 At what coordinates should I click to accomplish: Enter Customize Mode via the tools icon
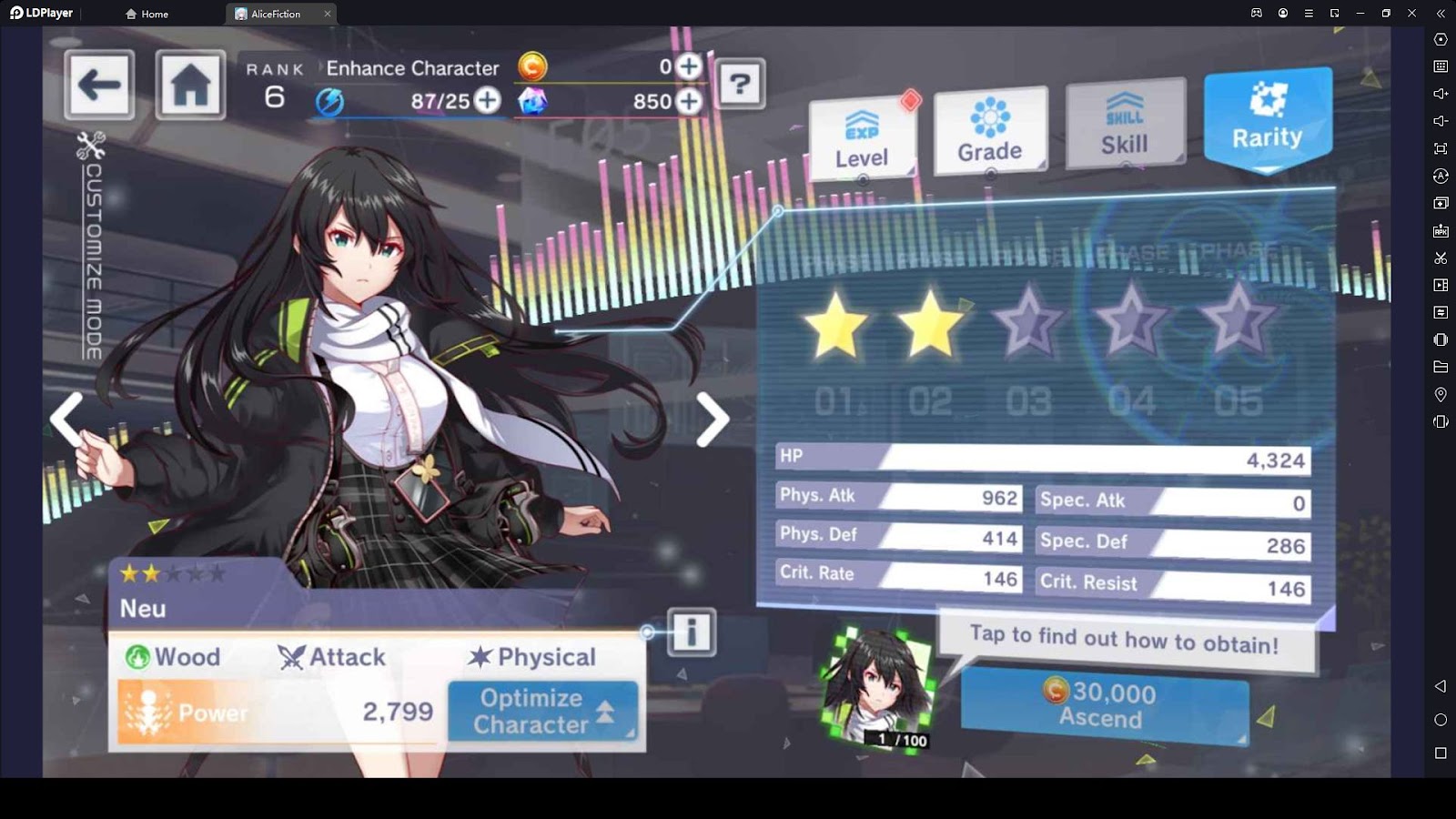[x=91, y=146]
